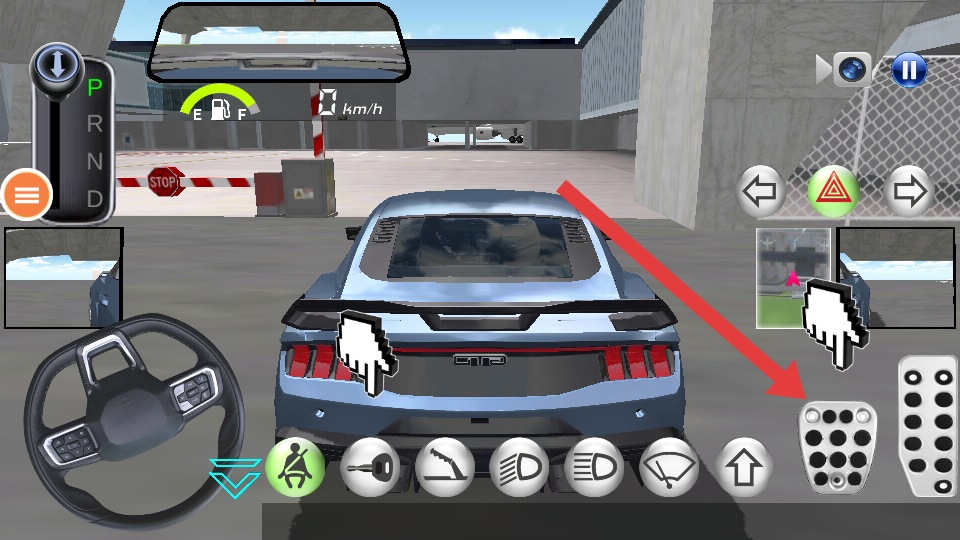This screenshot has height=540, width=960.
Task: Activate the left turn signal arrow
Action: [x=761, y=191]
